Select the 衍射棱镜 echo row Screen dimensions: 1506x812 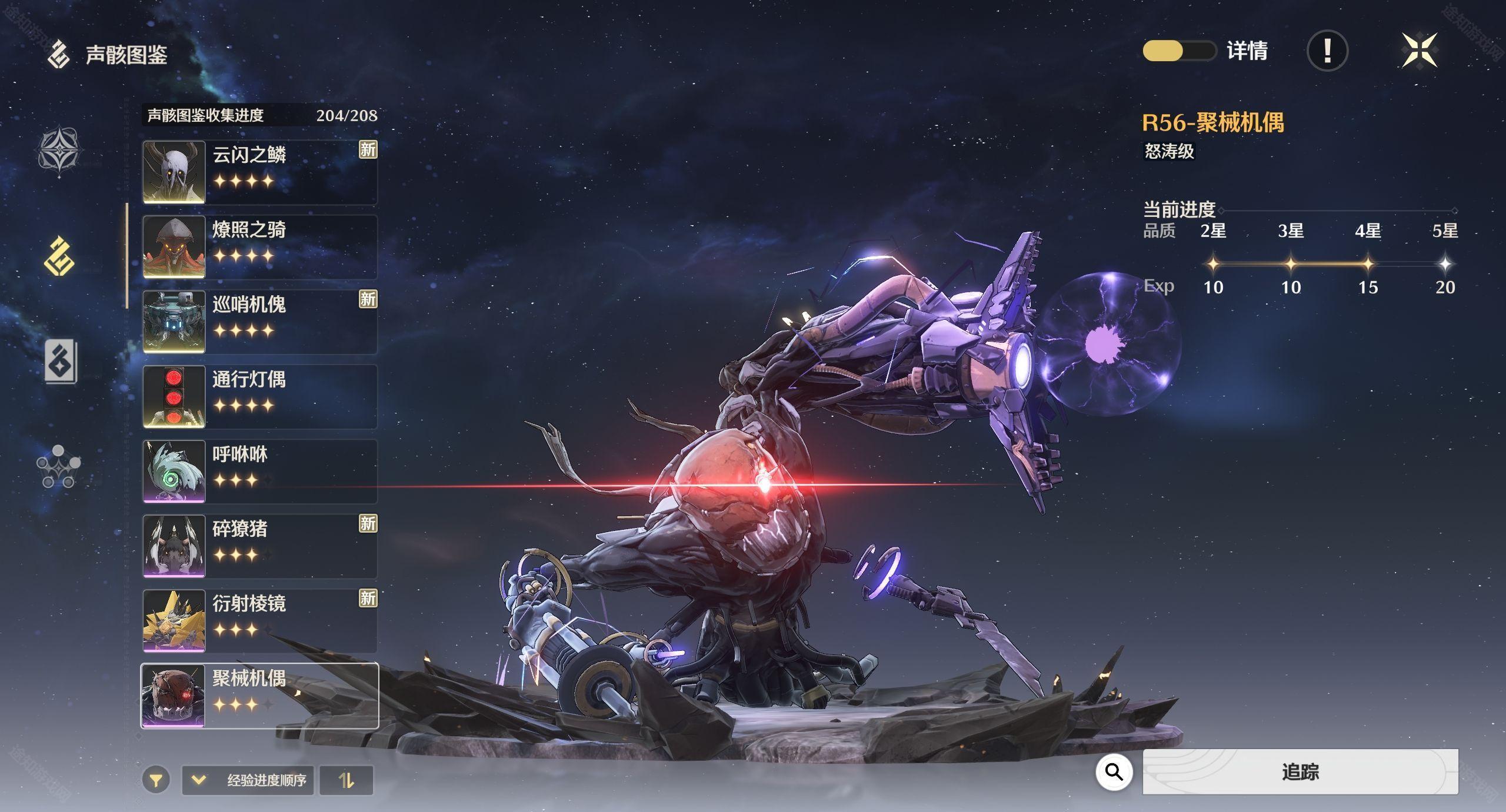[x=259, y=620]
